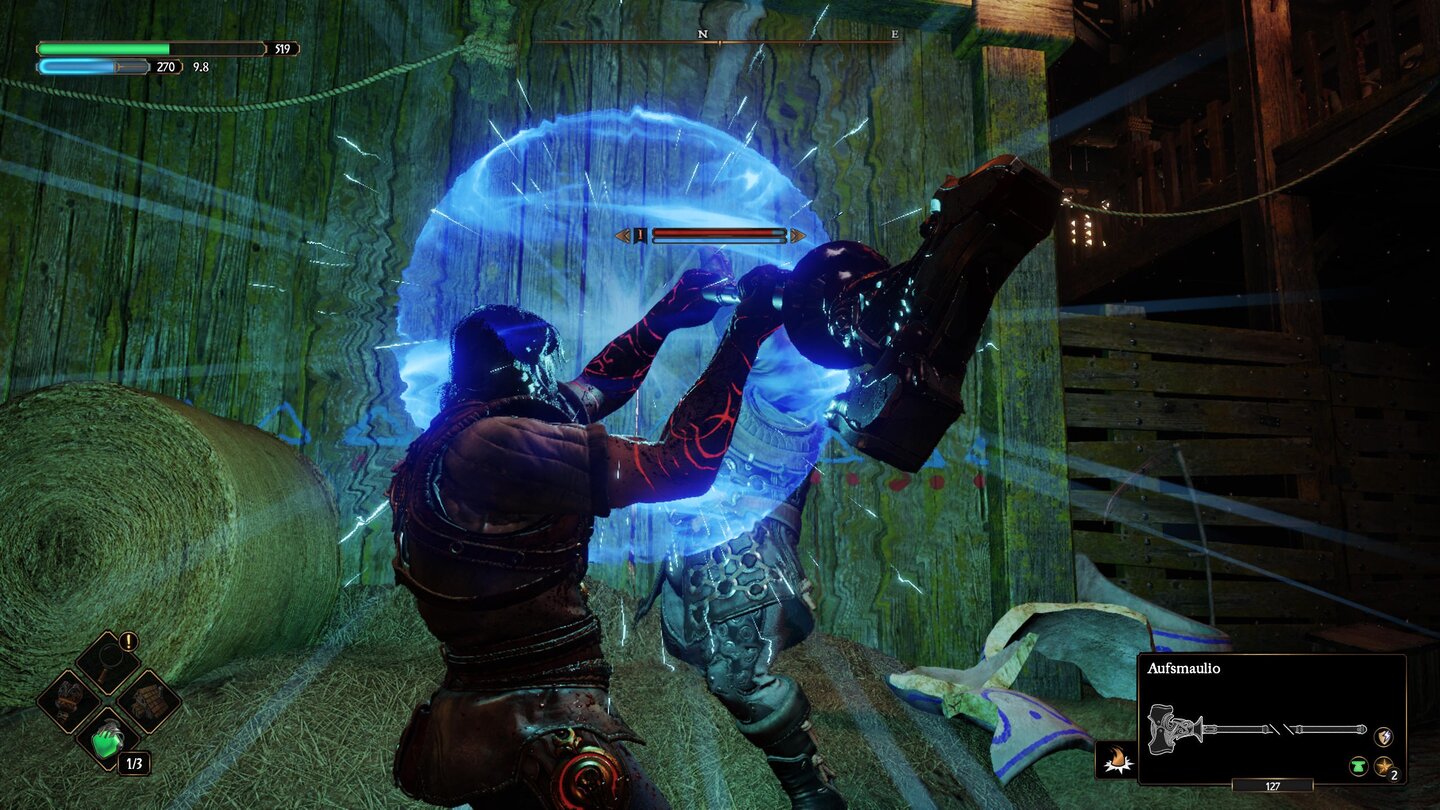The image size is (1440, 810).
Task: Select the harness item in the left quick slot
Action: (x=70, y=700)
